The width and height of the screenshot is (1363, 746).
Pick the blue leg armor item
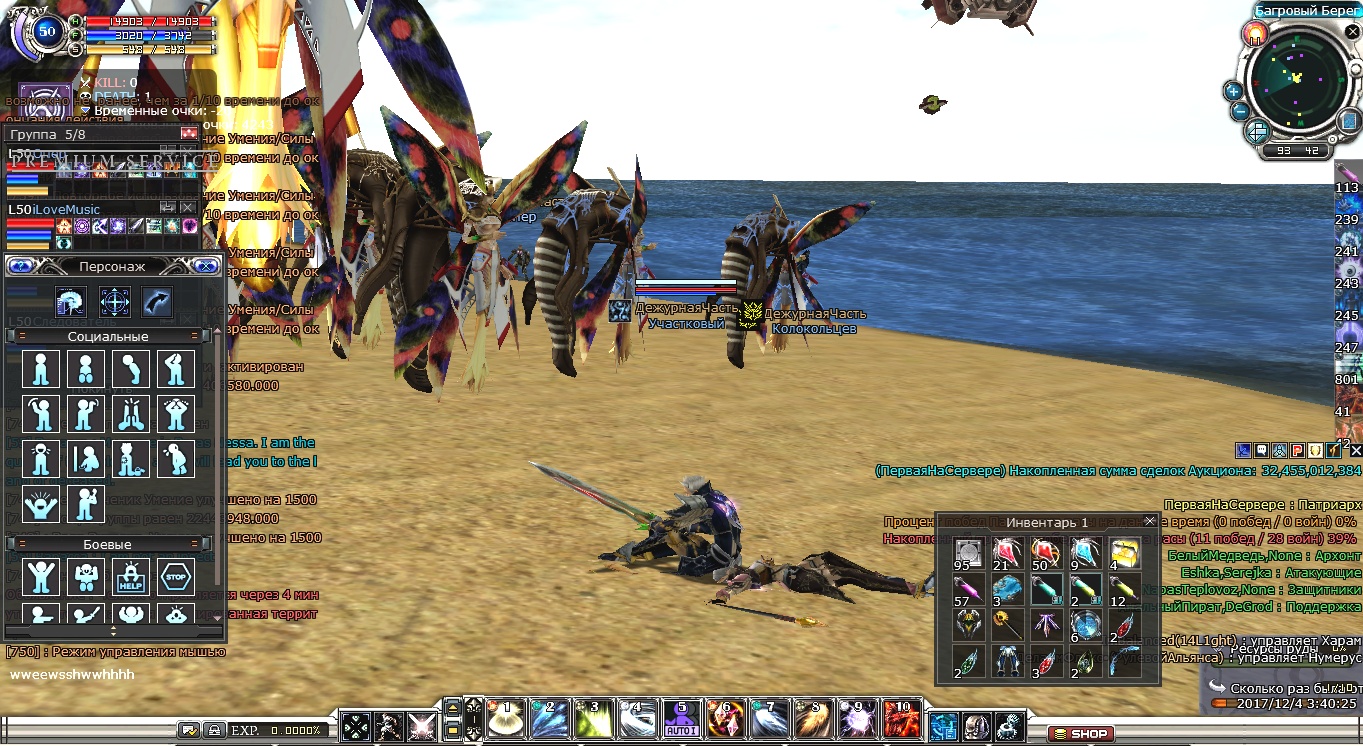pyautogui.click(x=1006, y=661)
